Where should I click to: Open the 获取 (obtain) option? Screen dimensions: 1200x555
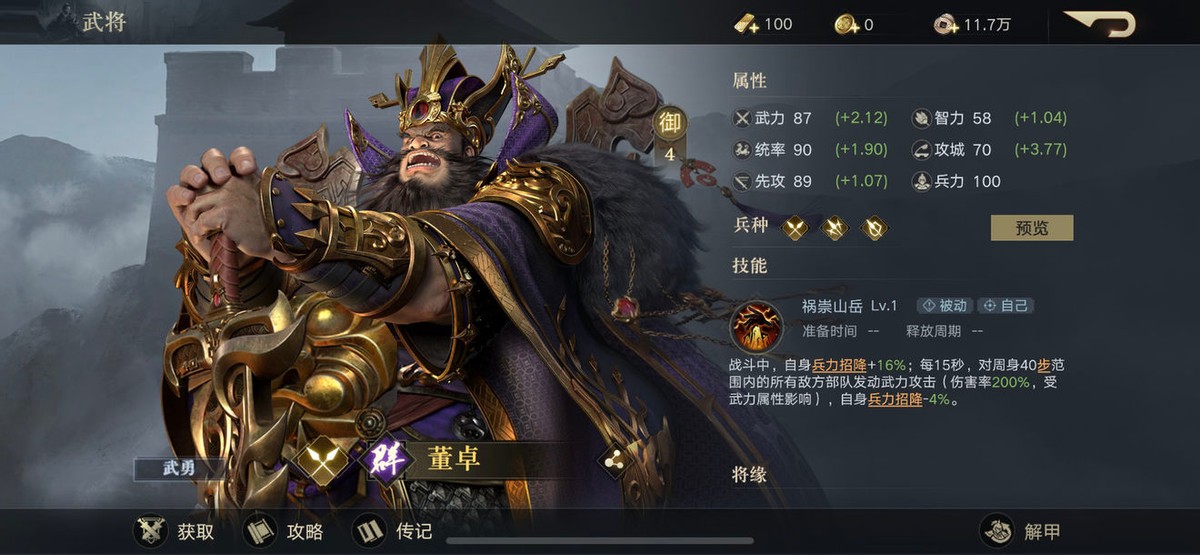coord(175,531)
